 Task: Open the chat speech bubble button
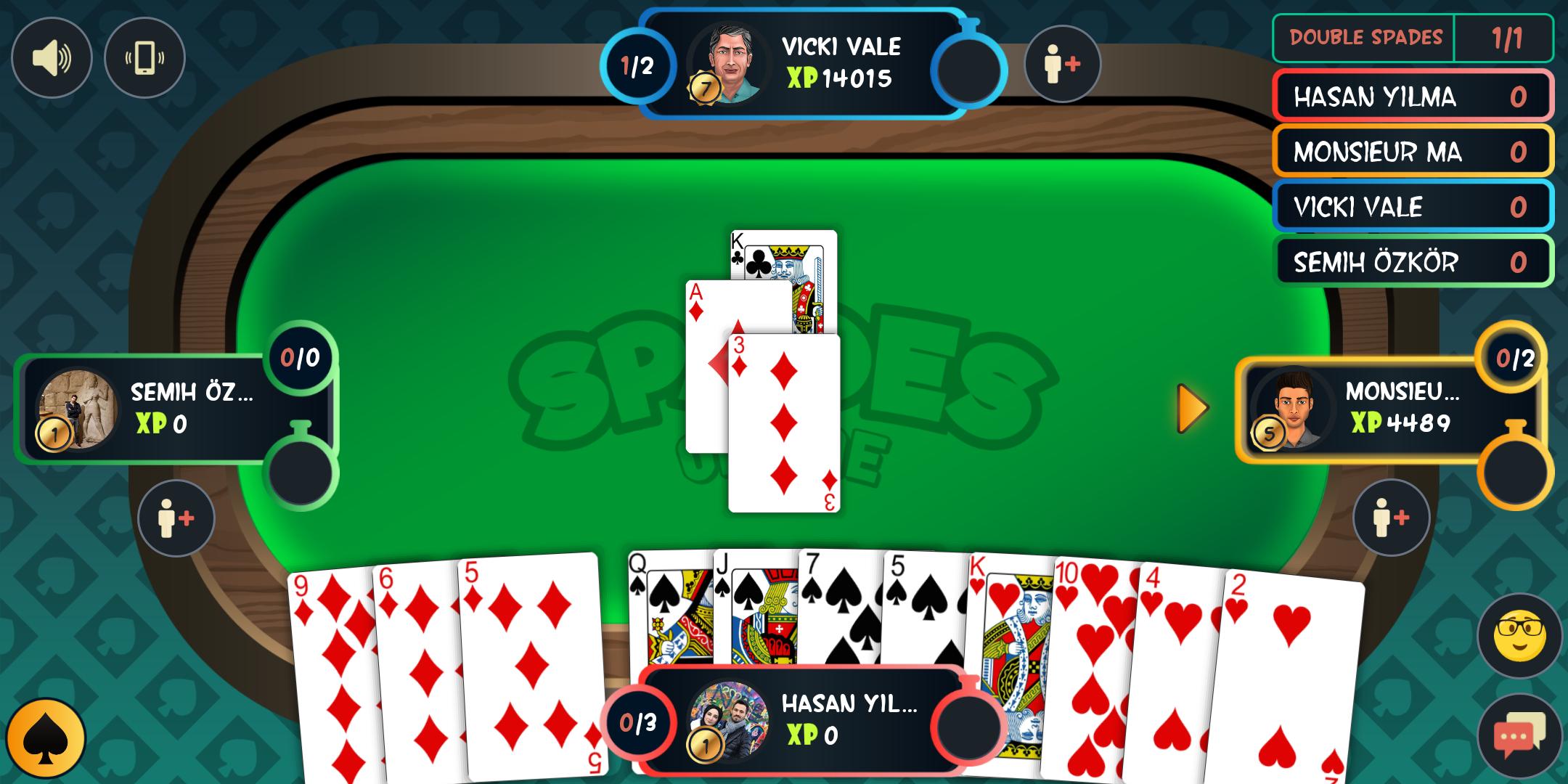(x=1519, y=737)
